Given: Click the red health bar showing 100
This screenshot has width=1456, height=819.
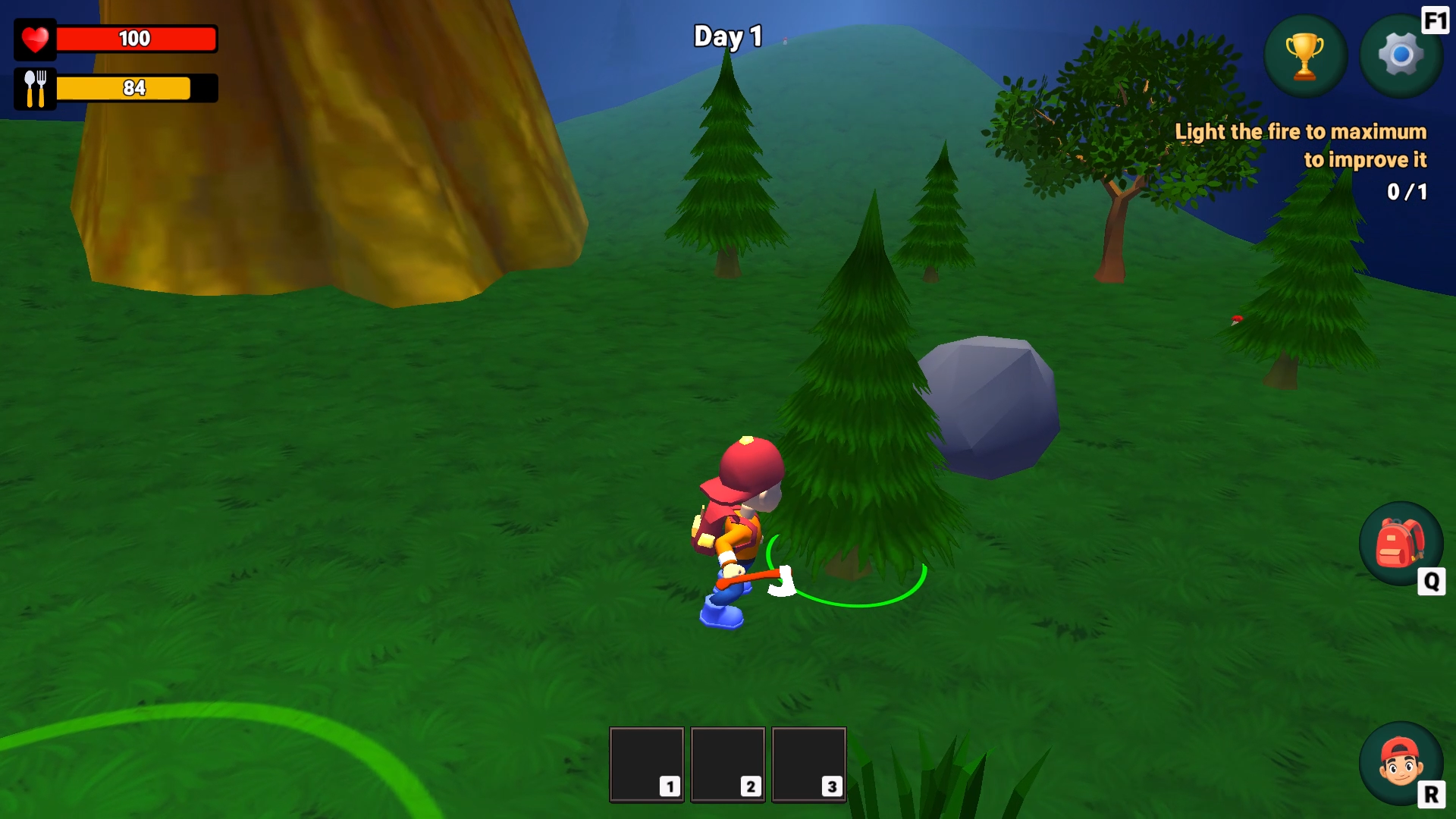Looking at the screenshot, I should point(135,39).
